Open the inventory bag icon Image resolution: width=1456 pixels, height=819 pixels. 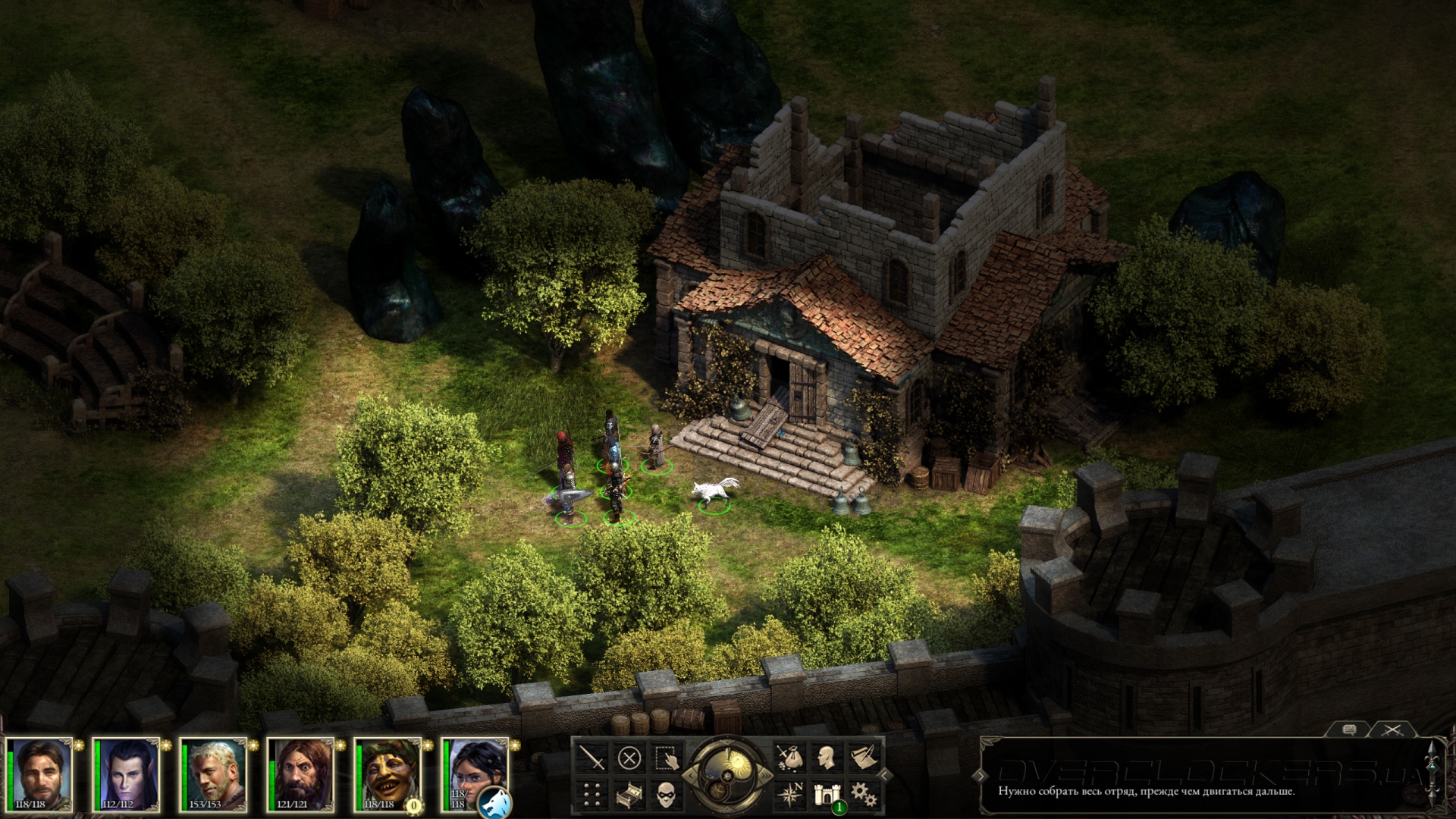[789, 758]
